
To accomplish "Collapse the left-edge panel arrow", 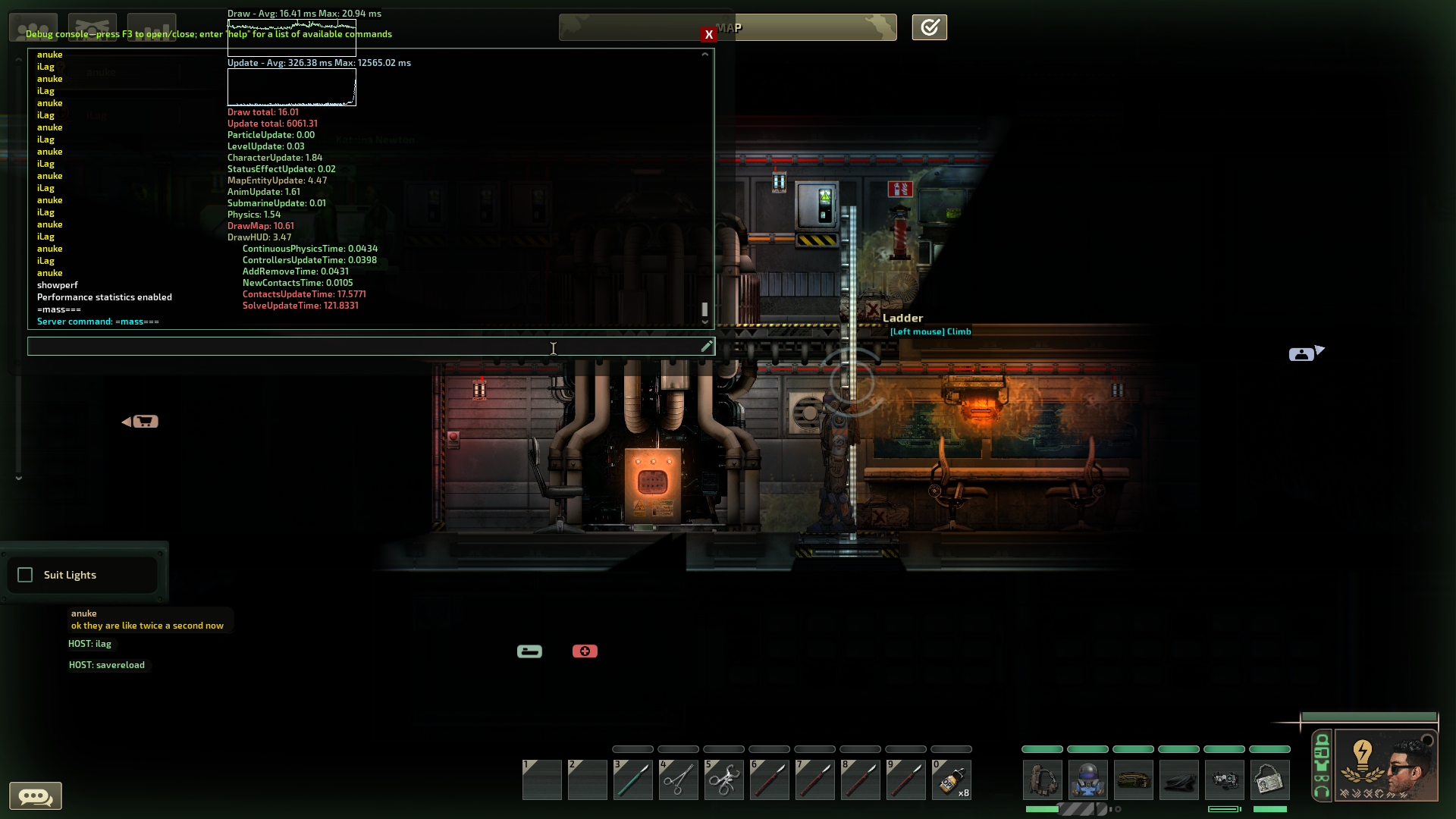I will click(18, 478).
